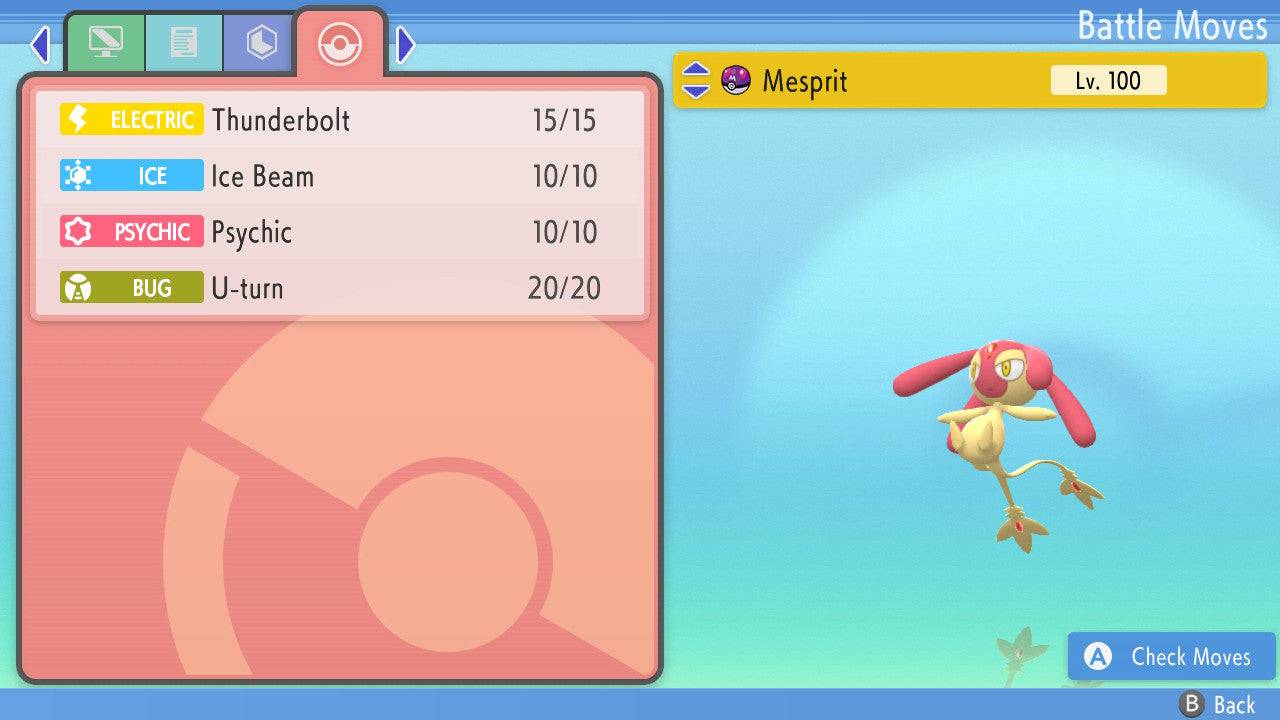The width and height of the screenshot is (1280, 720).
Task: Switch to the green monitor summary tab
Action: 105,43
